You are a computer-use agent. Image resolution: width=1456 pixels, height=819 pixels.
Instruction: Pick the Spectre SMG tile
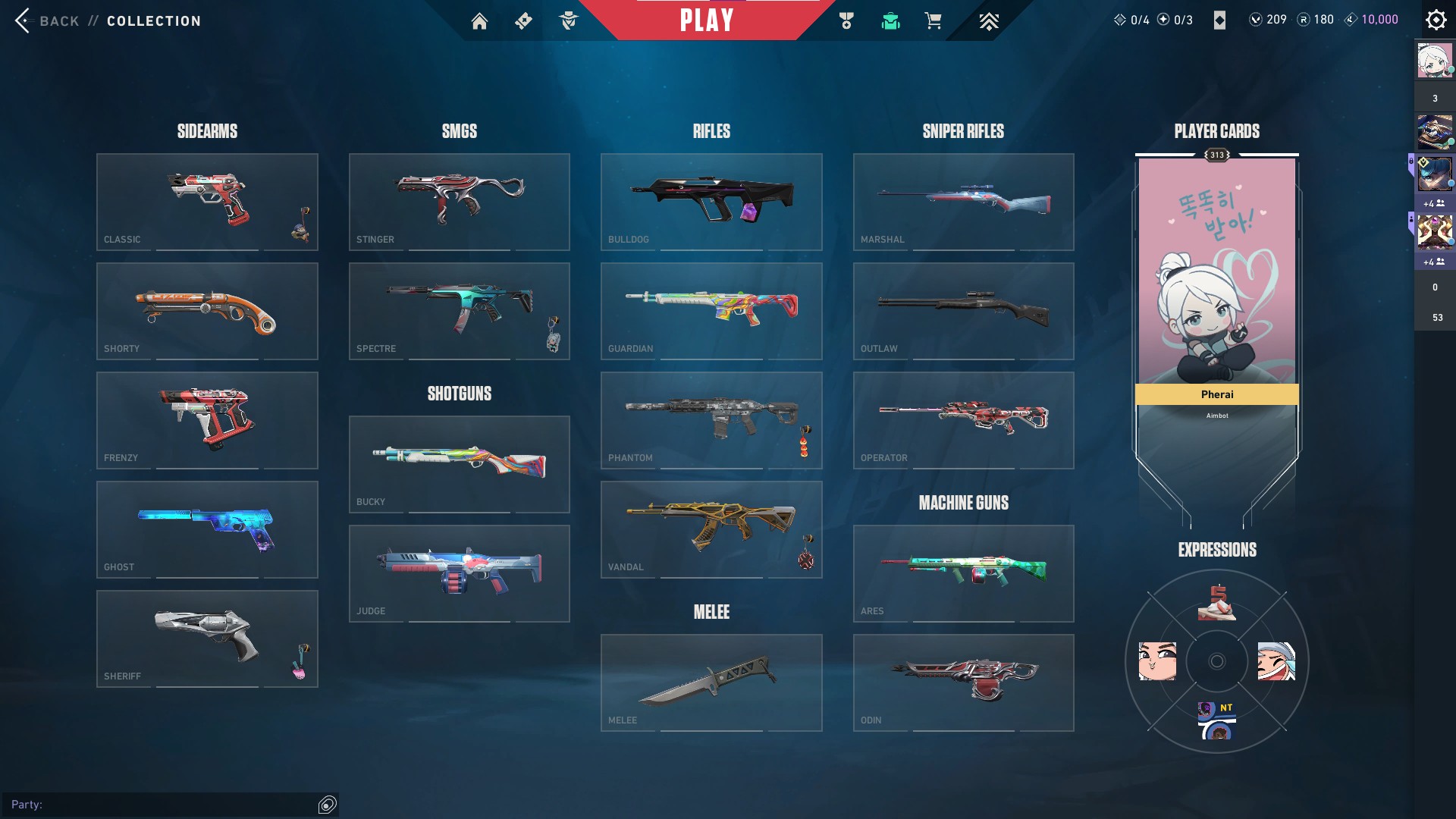(x=459, y=311)
